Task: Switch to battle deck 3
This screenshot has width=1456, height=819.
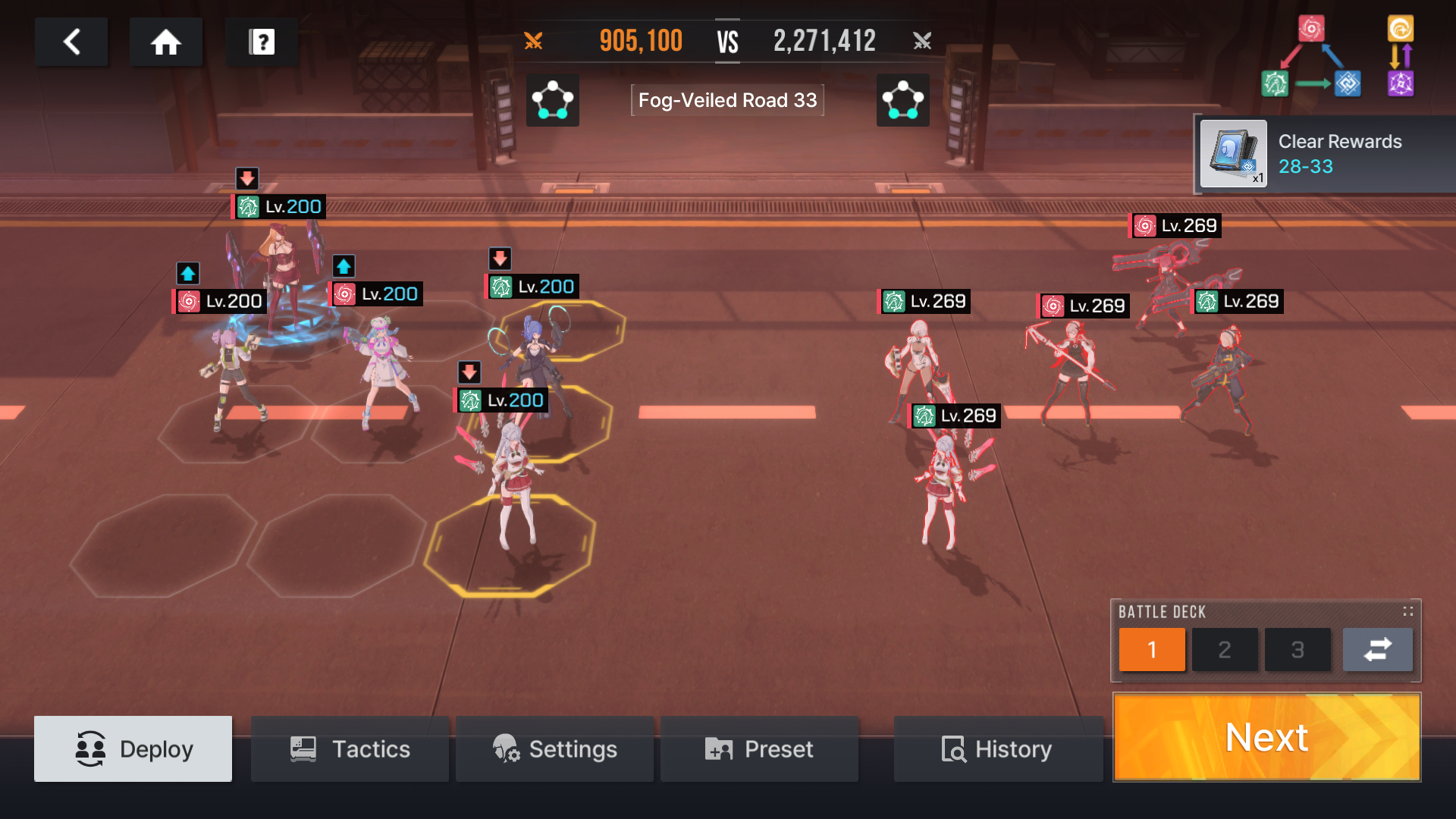Action: click(1297, 650)
